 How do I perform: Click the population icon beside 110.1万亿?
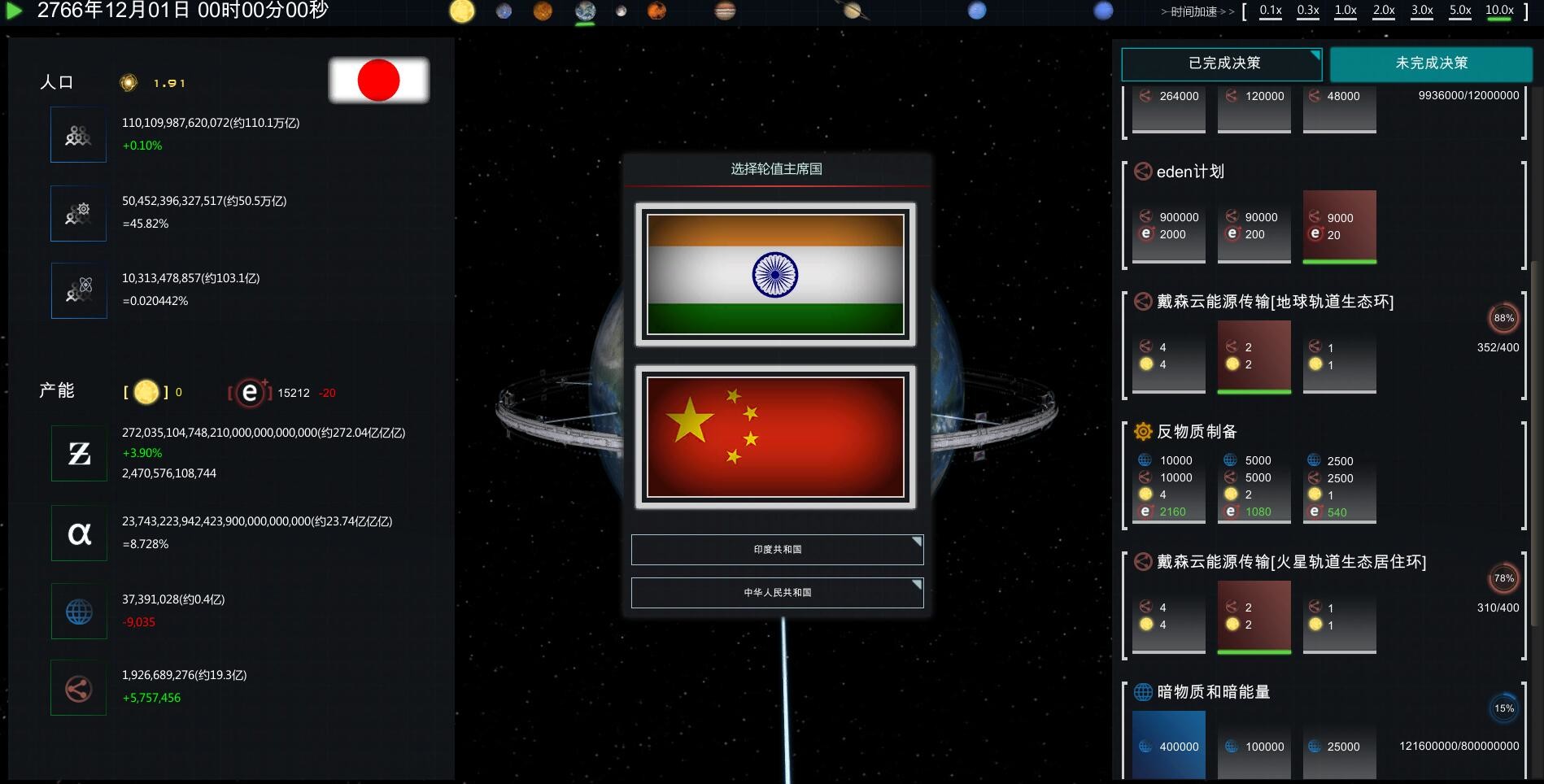78,134
